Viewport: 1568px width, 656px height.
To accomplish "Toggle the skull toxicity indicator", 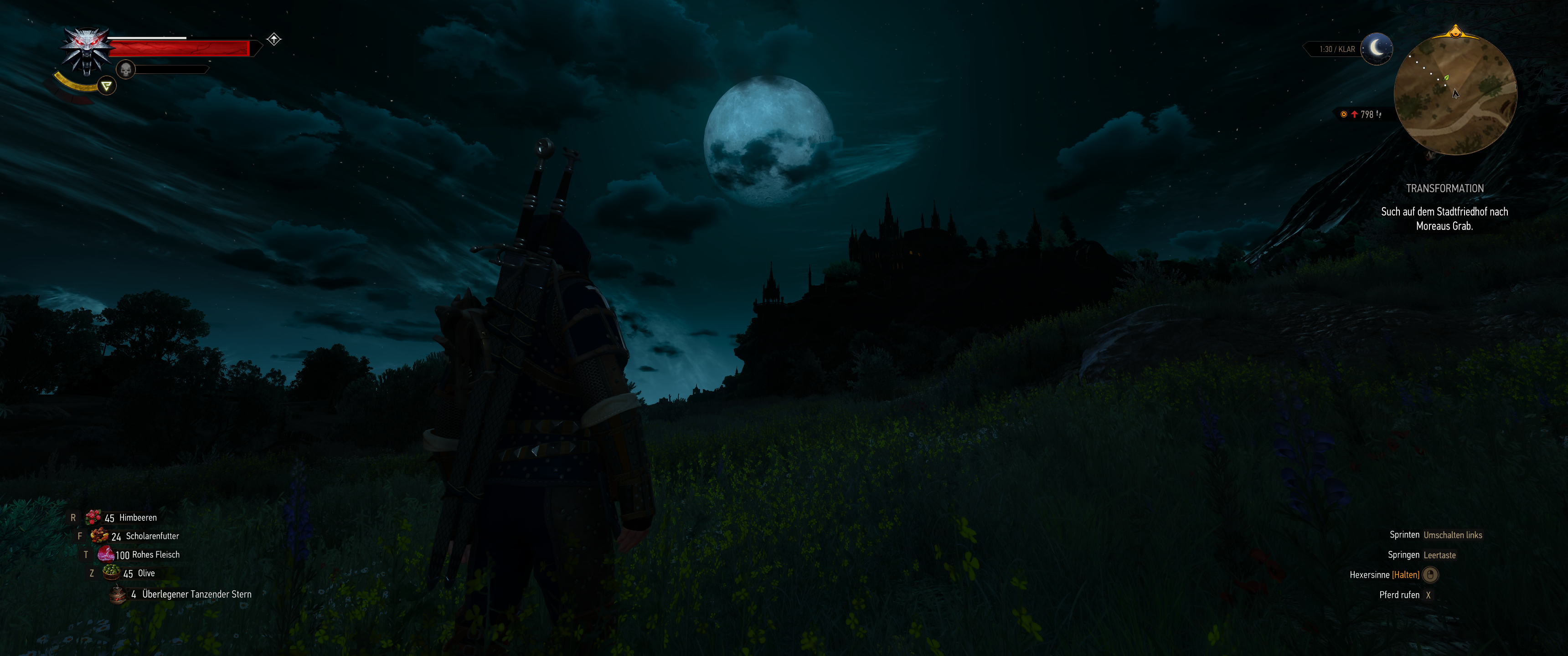I will click(x=125, y=69).
